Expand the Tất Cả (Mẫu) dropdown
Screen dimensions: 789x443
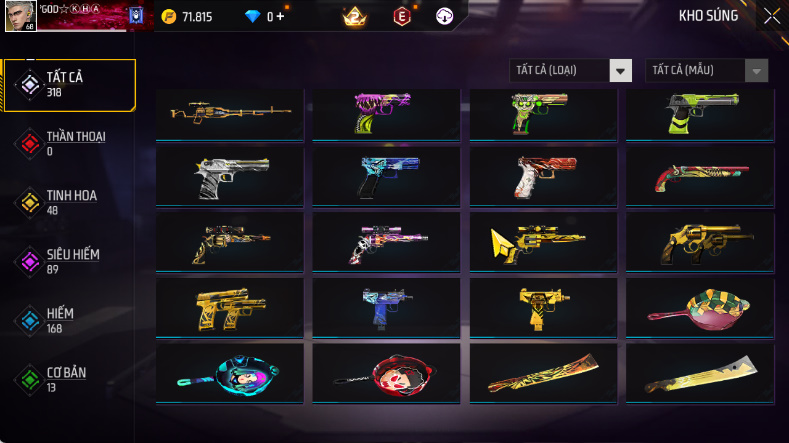coord(708,70)
